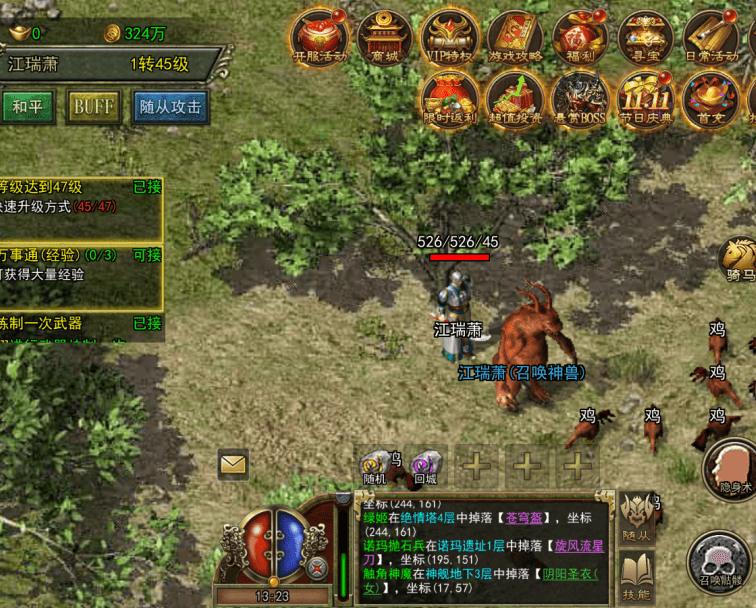The width and height of the screenshot is (756, 608).
Task: Open the VIP特权 privileges icon
Action: point(450,37)
